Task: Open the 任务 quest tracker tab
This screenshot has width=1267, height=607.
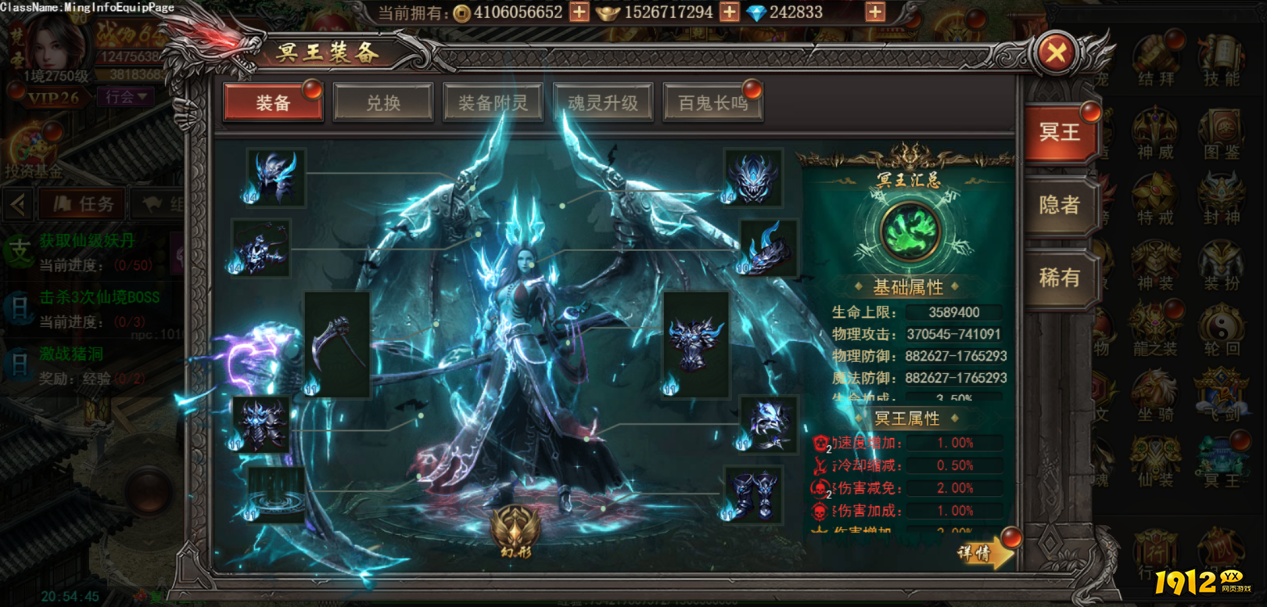Action: tap(87, 204)
